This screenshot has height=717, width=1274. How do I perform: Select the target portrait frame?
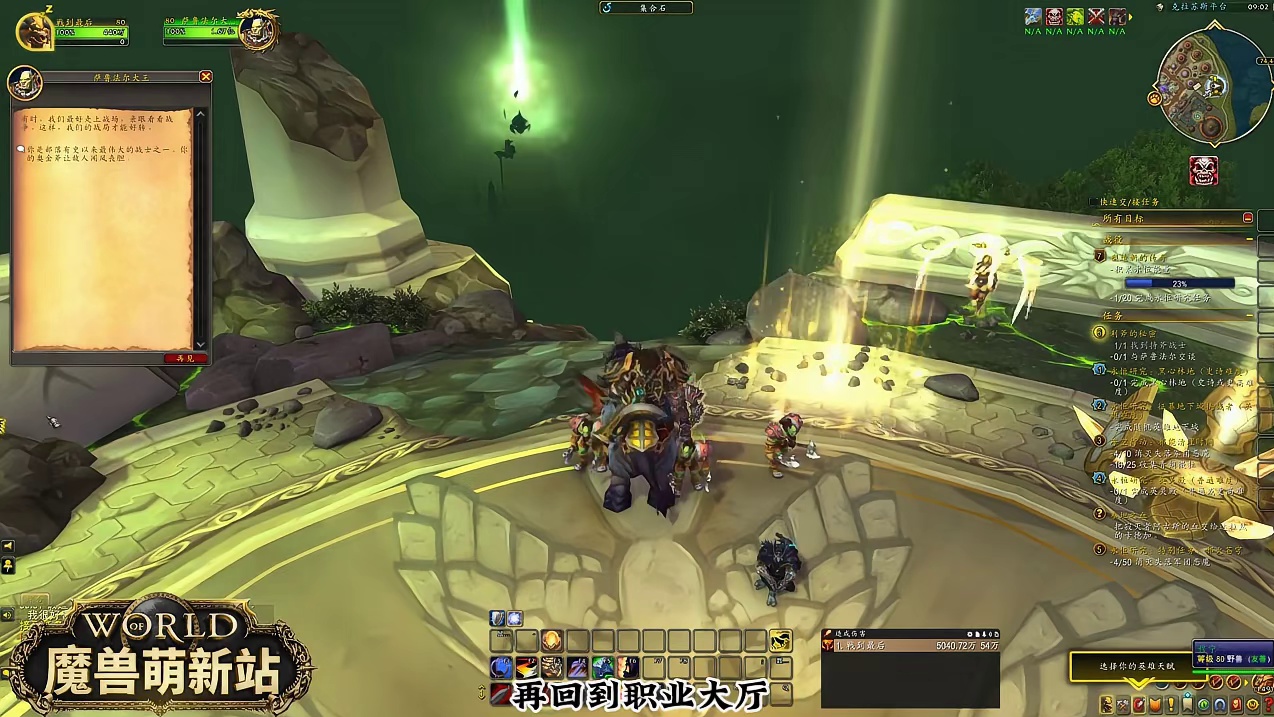[x=258, y=29]
